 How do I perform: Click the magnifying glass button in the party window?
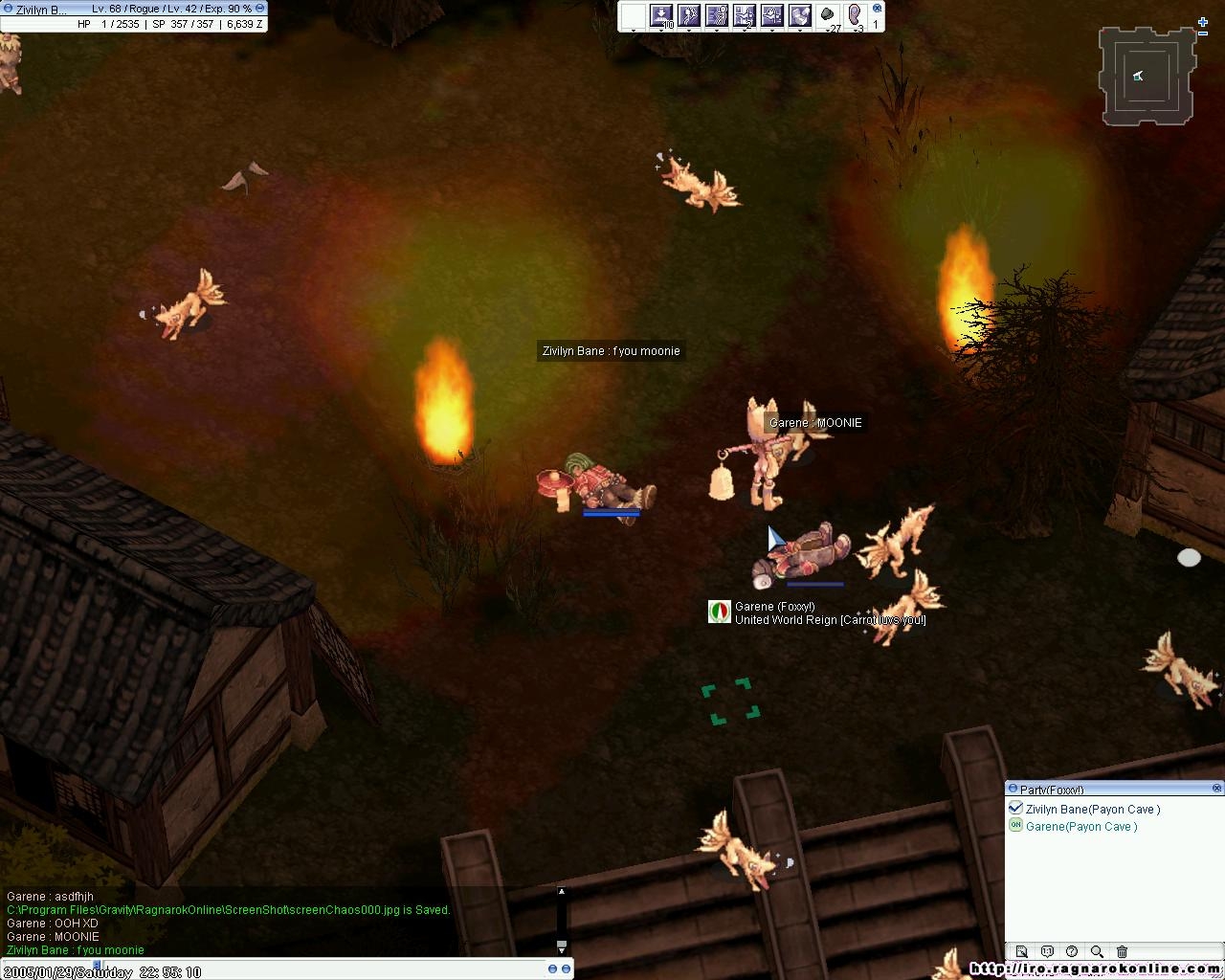(1097, 951)
